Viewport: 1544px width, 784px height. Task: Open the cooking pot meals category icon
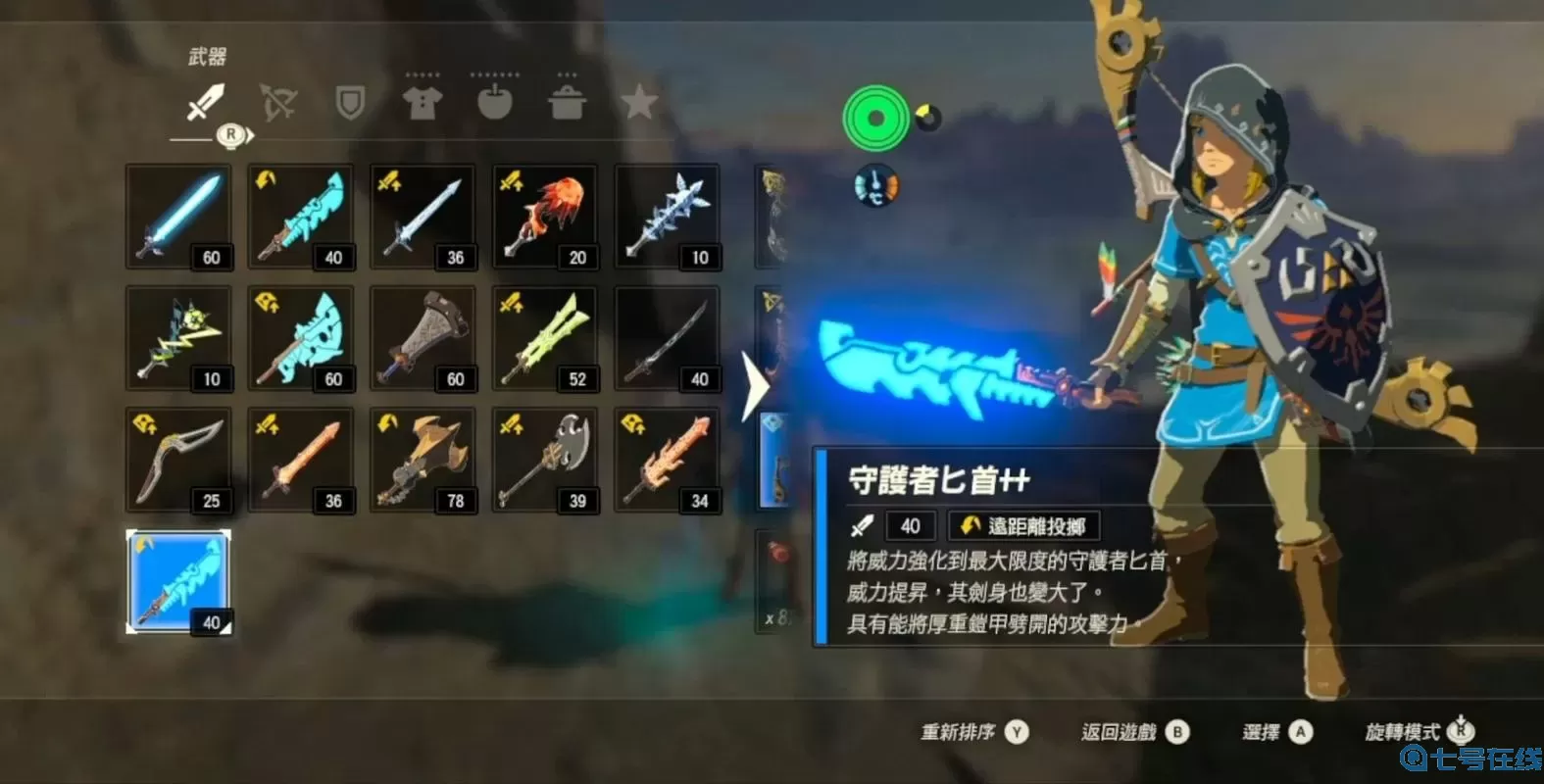click(568, 105)
